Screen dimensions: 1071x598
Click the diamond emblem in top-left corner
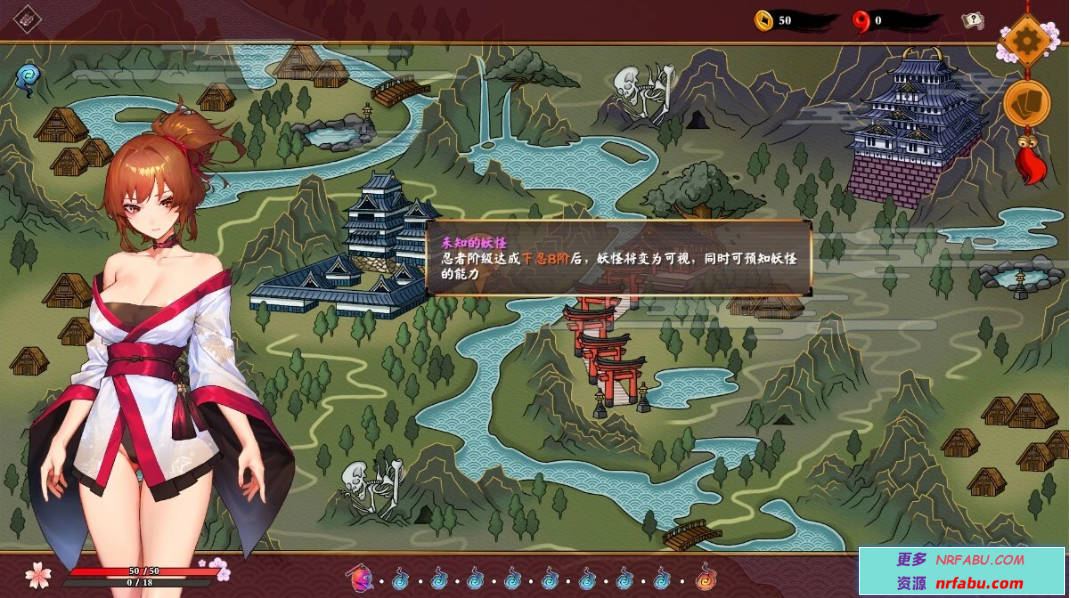point(27,18)
